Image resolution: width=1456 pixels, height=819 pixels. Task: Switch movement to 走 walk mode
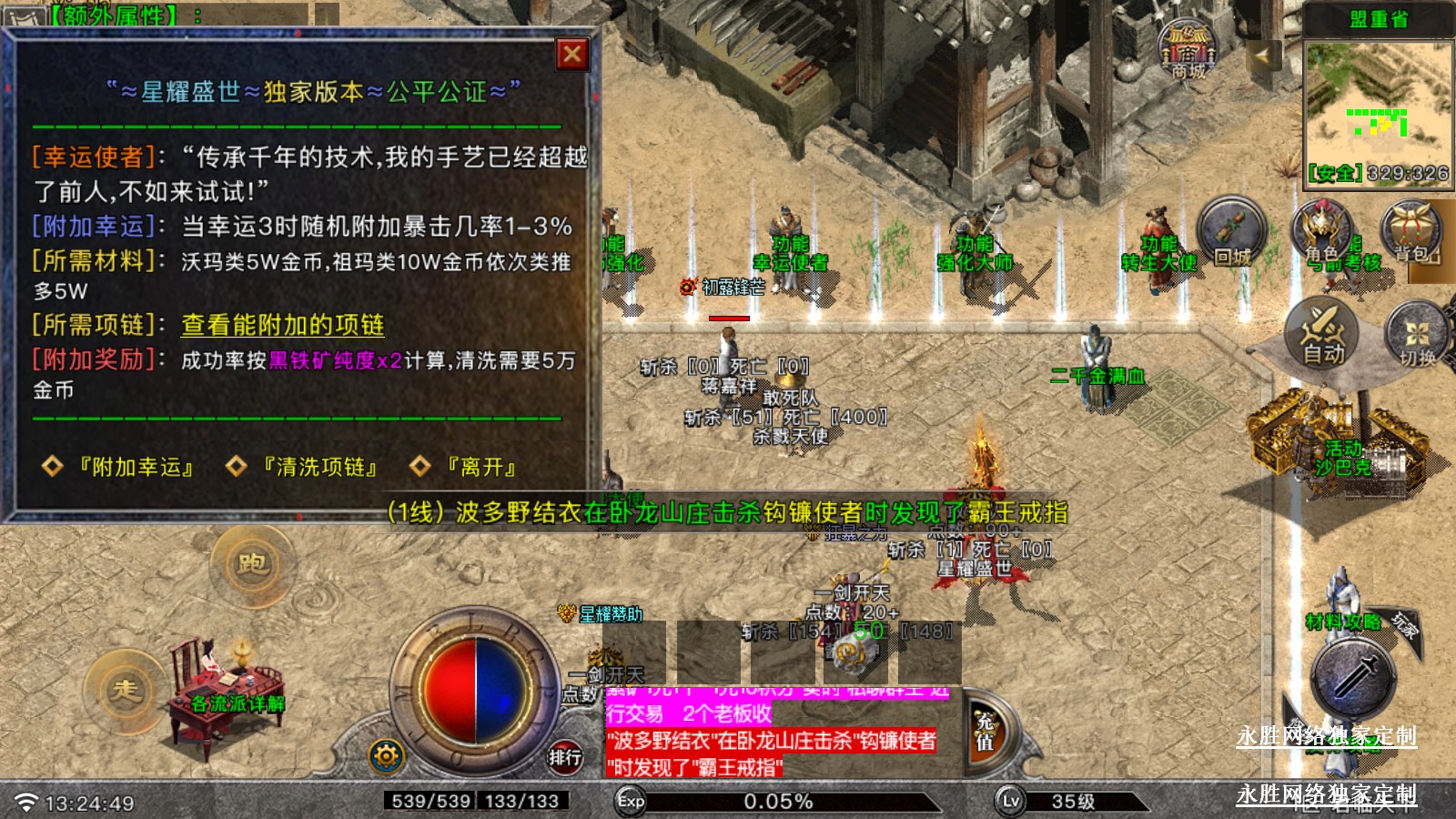pyautogui.click(x=126, y=692)
